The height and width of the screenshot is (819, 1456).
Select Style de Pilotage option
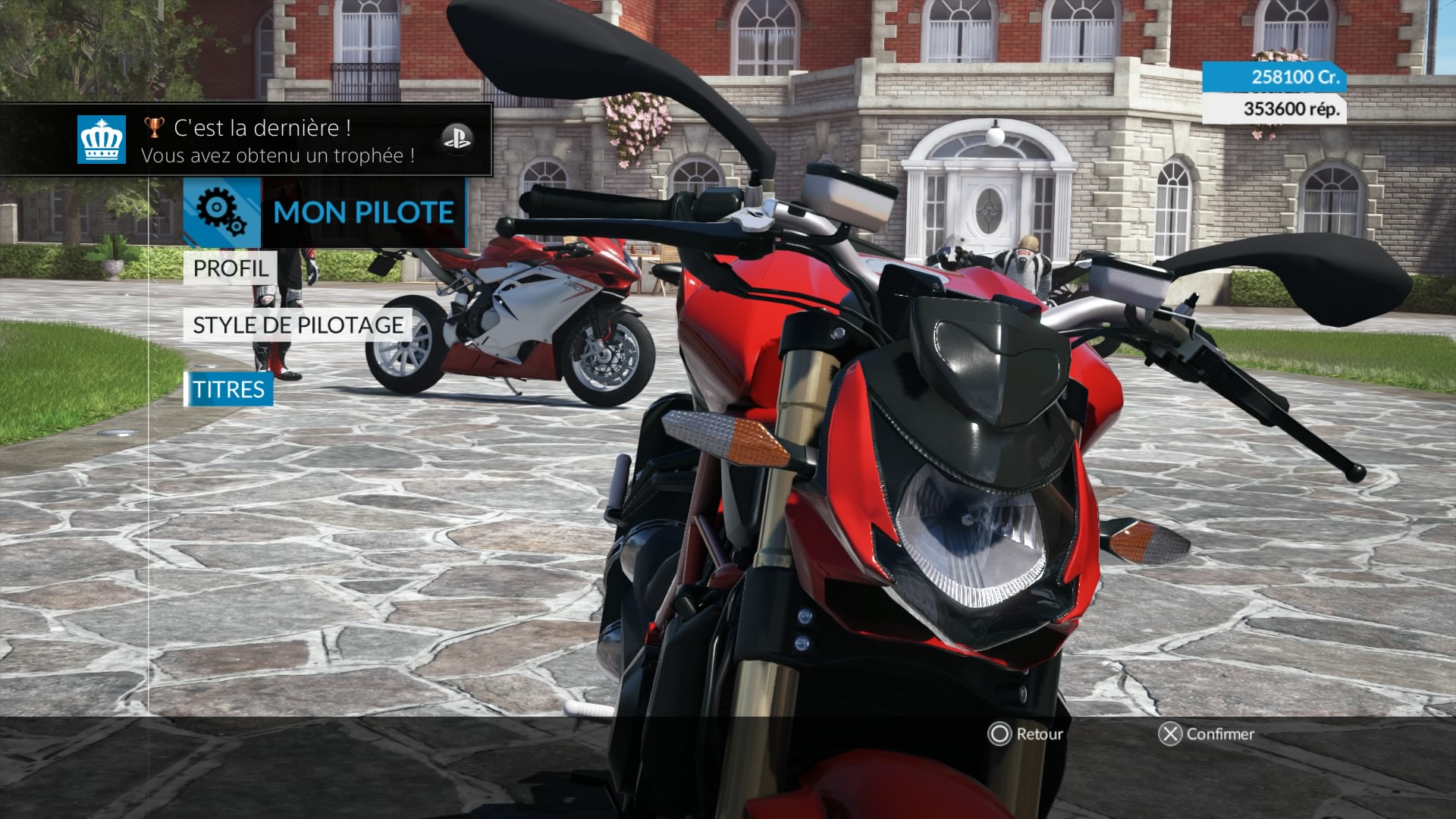pyautogui.click(x=298, y=325)
